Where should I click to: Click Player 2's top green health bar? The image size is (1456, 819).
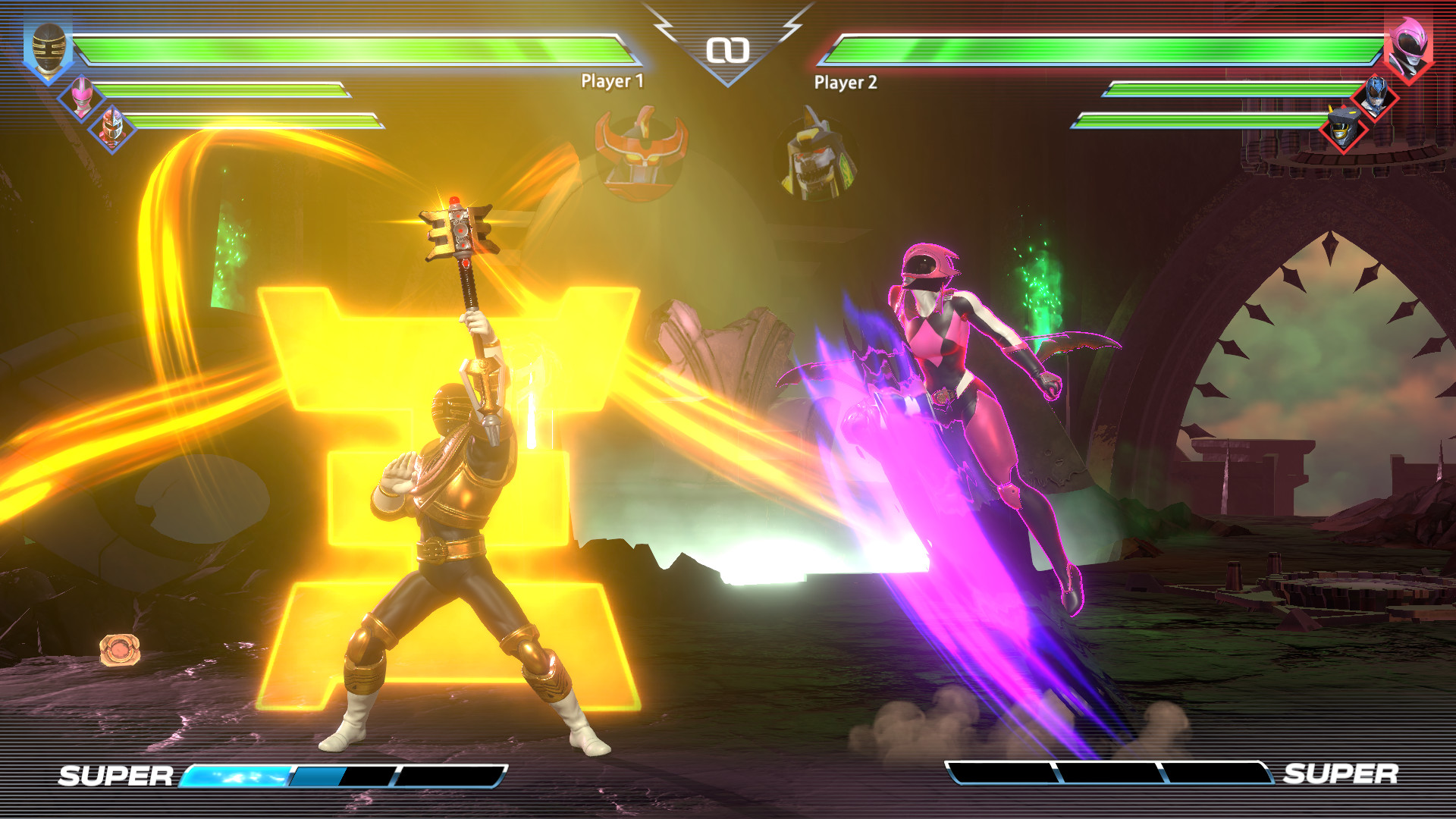1100,53
